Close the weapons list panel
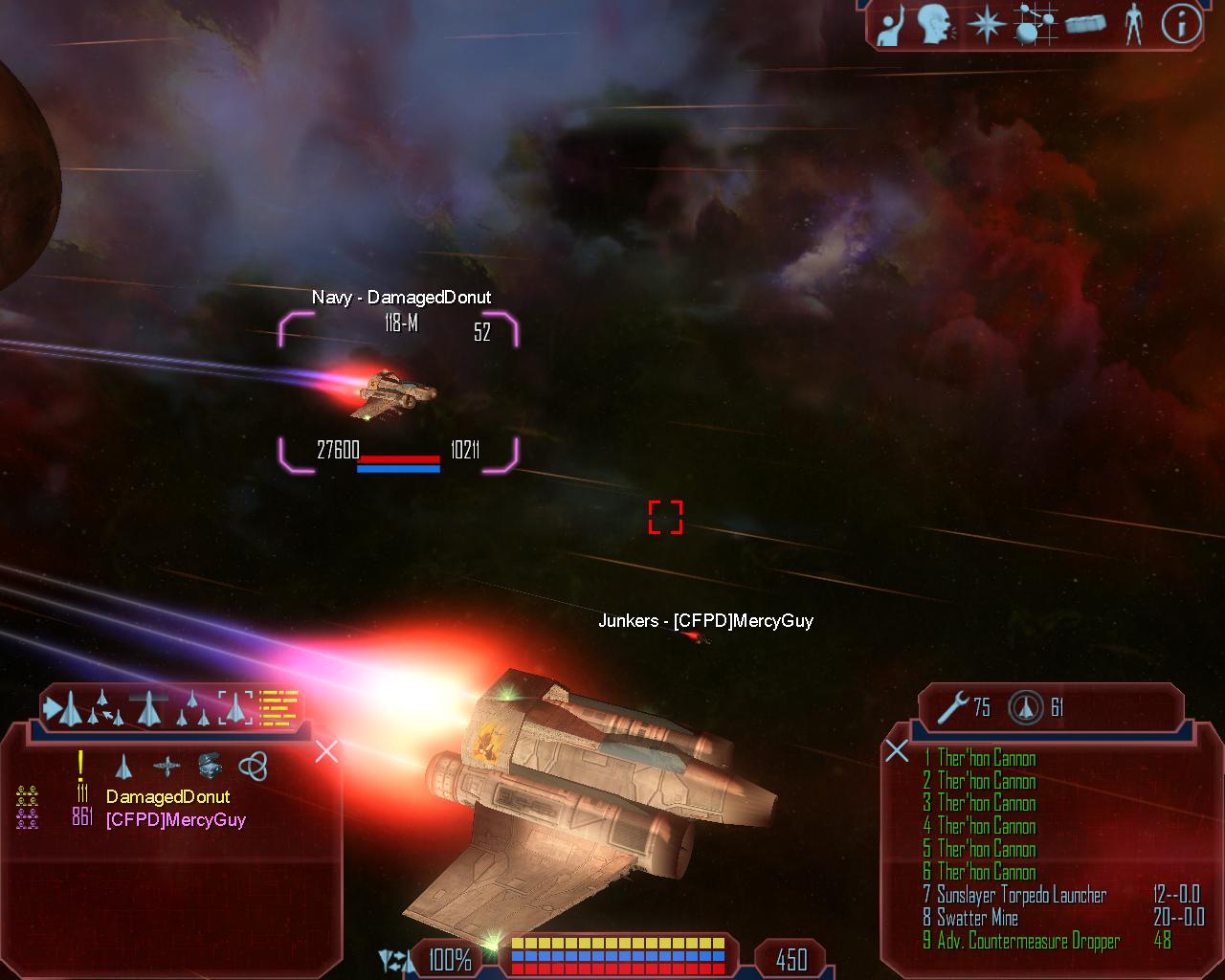 click(897, 750)
